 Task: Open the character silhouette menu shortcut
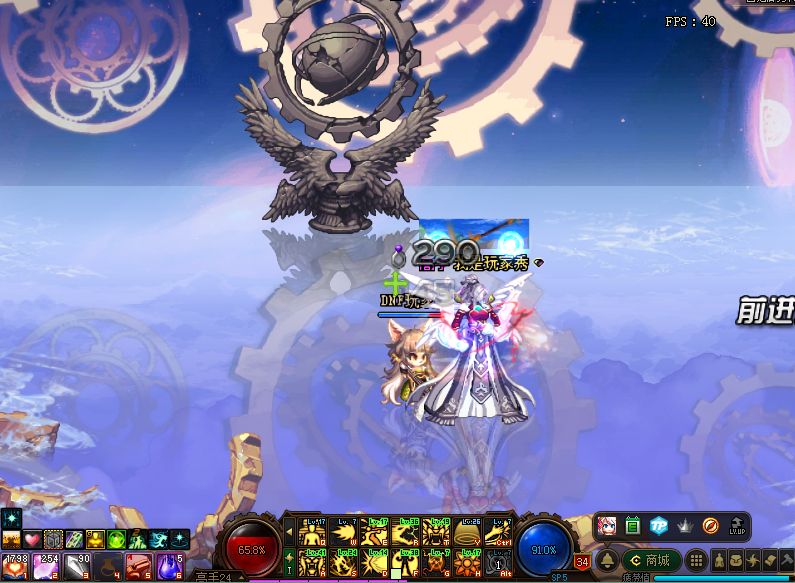720,560
